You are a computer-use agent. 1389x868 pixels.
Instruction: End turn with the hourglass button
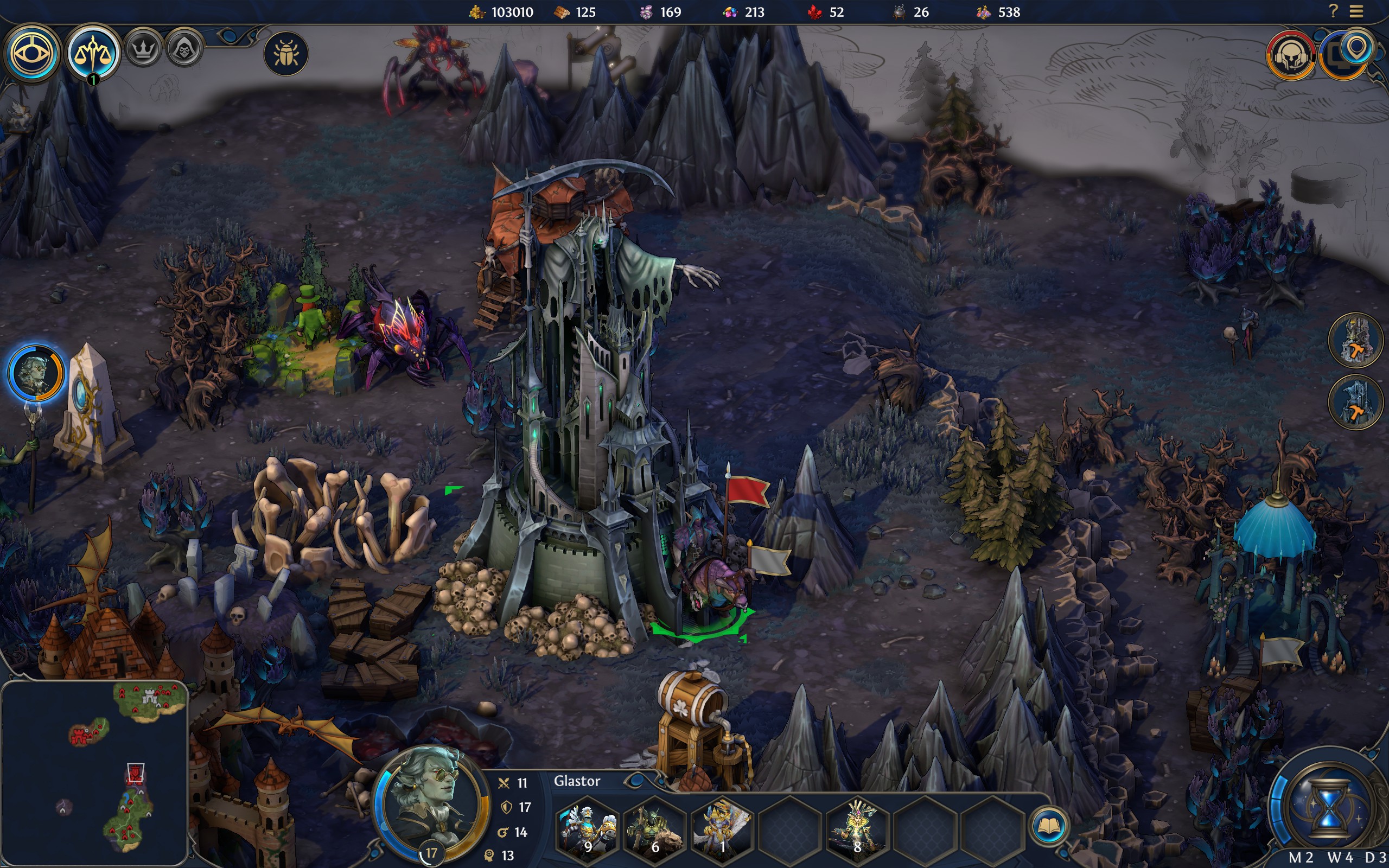click(1327, 808)
